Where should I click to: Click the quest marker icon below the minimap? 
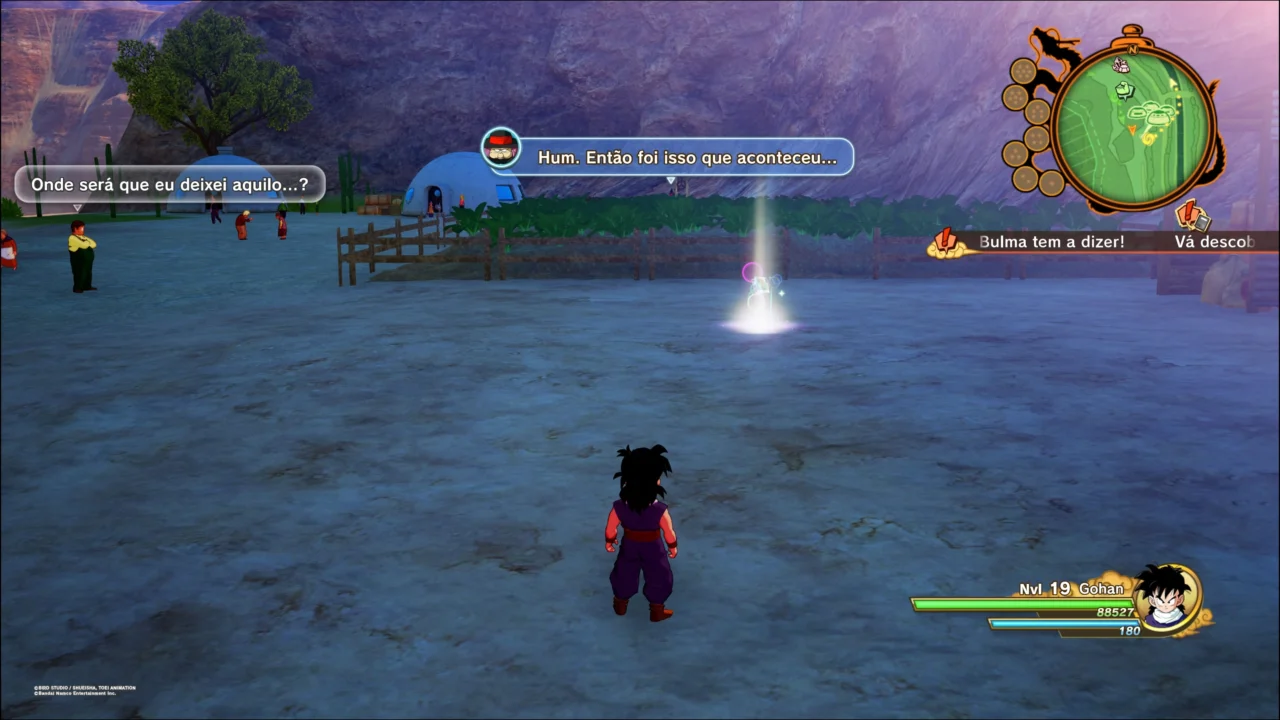click(1191, 215)
